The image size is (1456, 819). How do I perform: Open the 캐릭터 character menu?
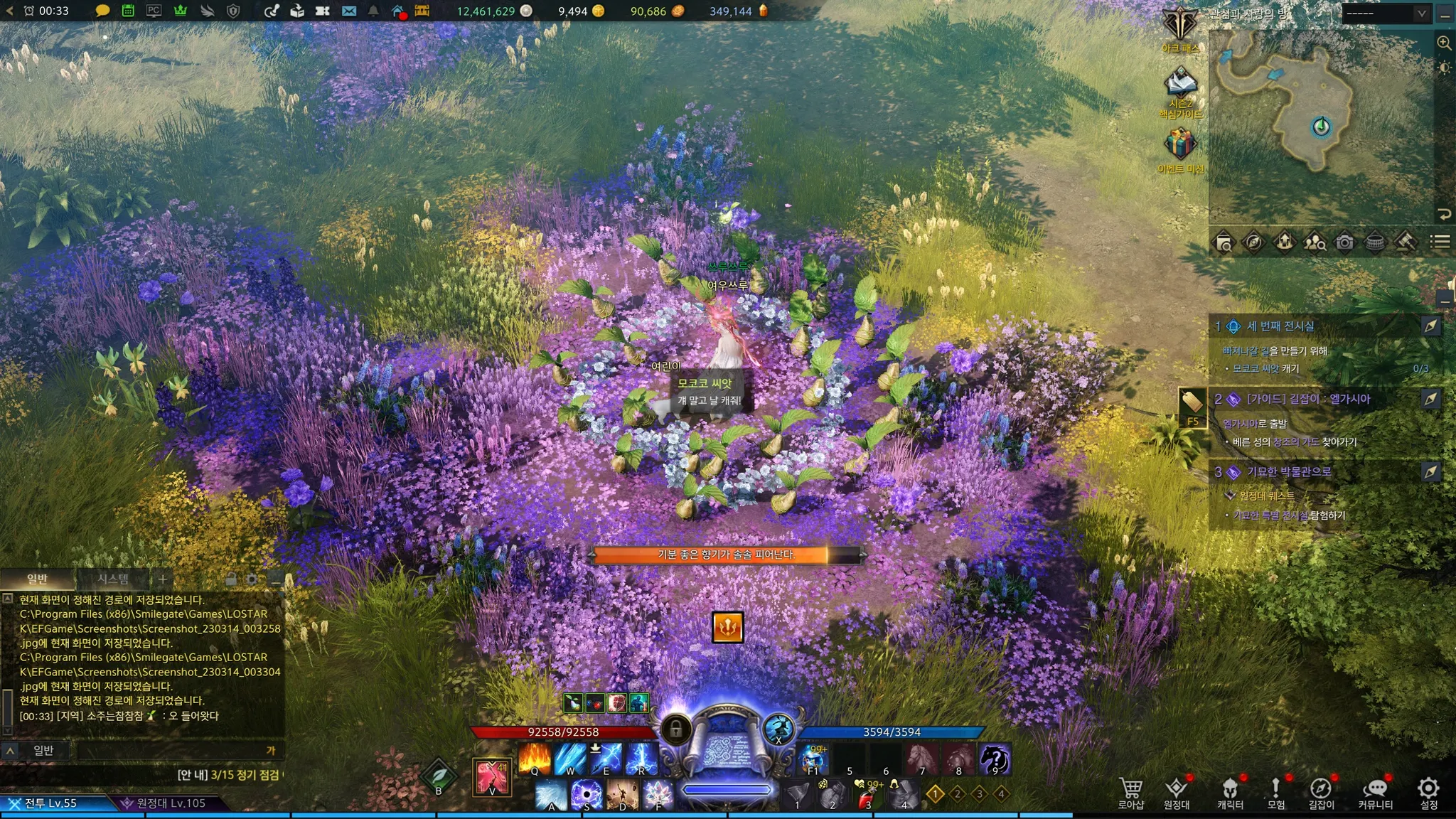point(1230,792)
